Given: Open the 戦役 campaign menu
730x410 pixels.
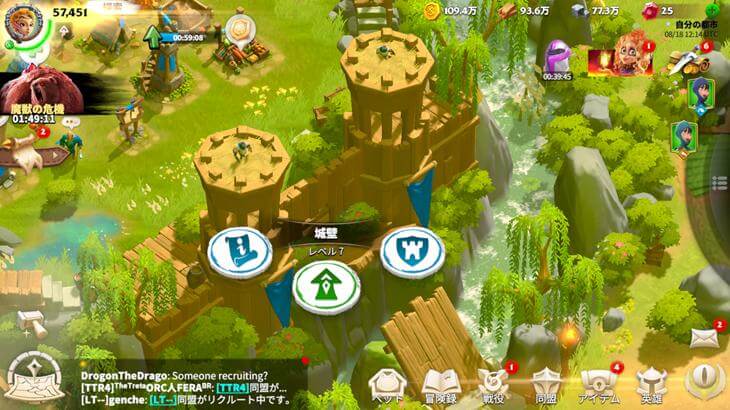Looking at the screenshot, I should coord(493,384).
